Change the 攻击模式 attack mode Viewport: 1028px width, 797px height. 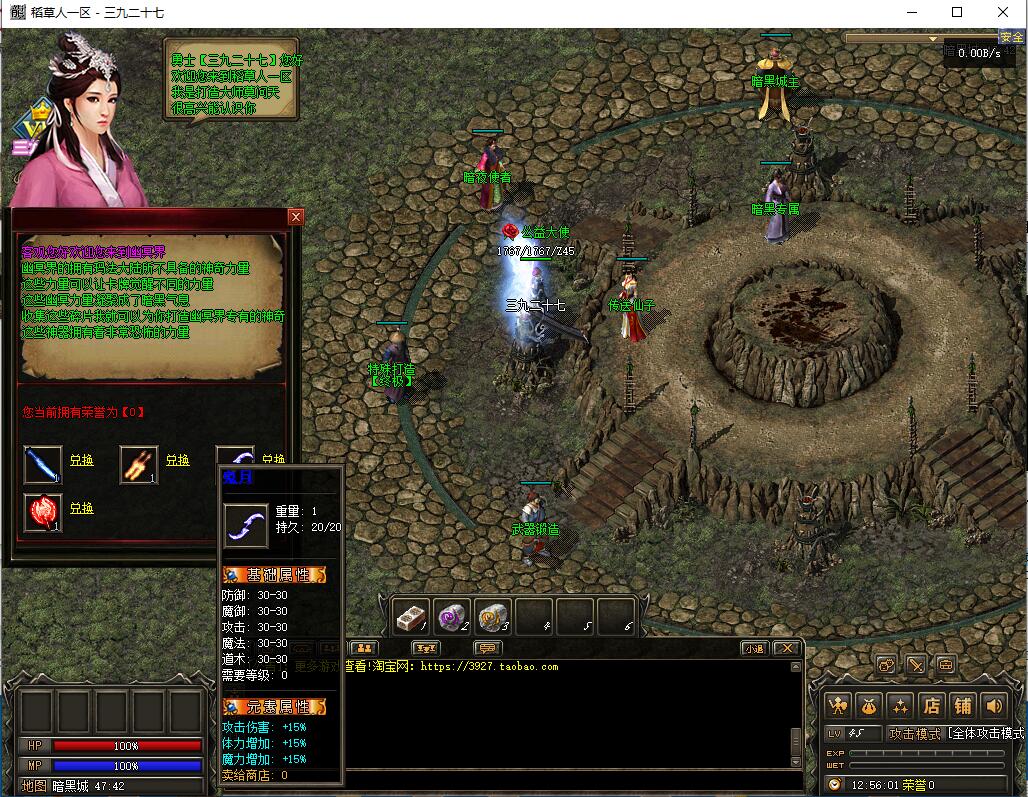(914, 733)
